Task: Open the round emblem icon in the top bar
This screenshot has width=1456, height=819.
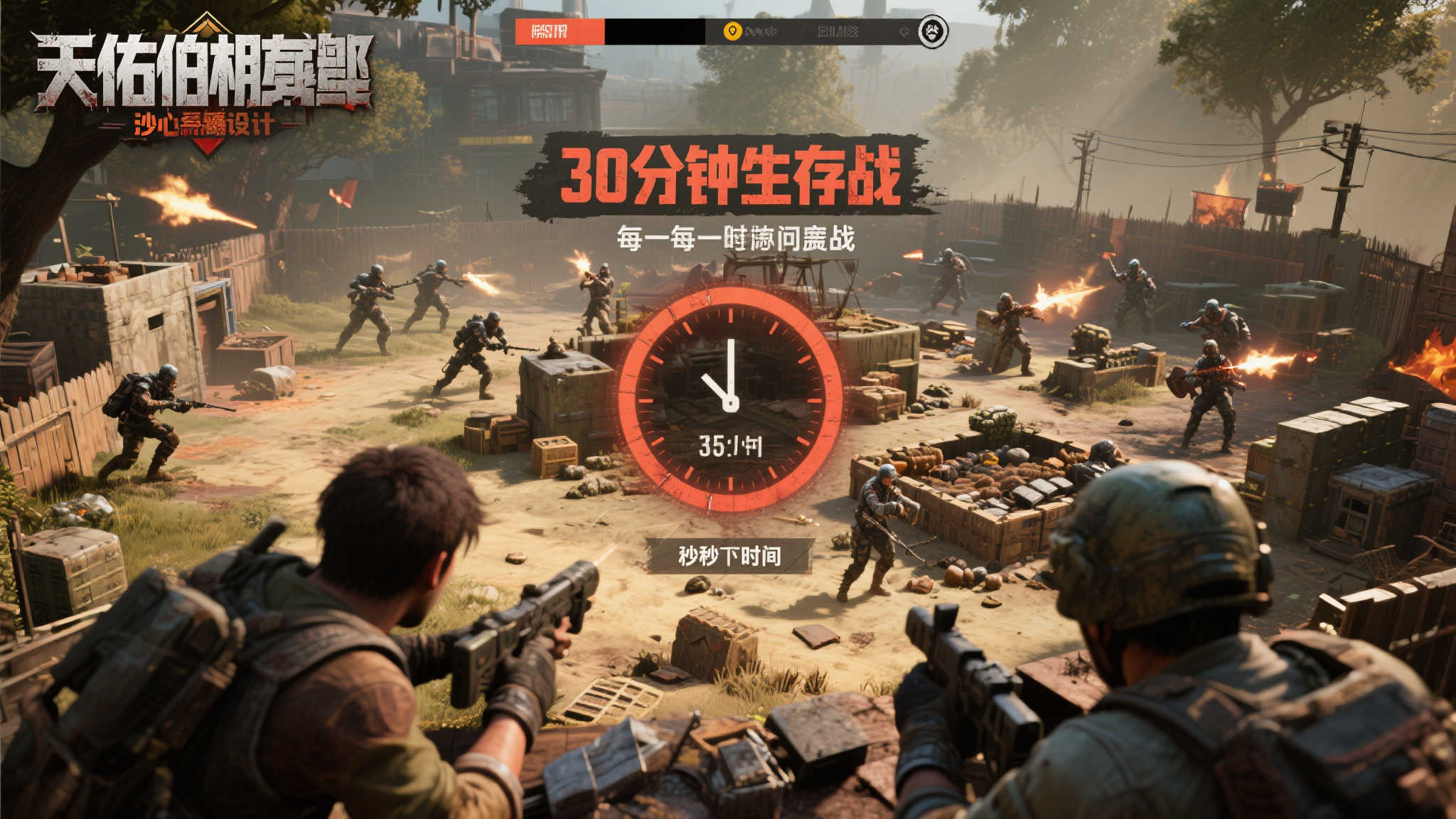Action: [933, 31]
